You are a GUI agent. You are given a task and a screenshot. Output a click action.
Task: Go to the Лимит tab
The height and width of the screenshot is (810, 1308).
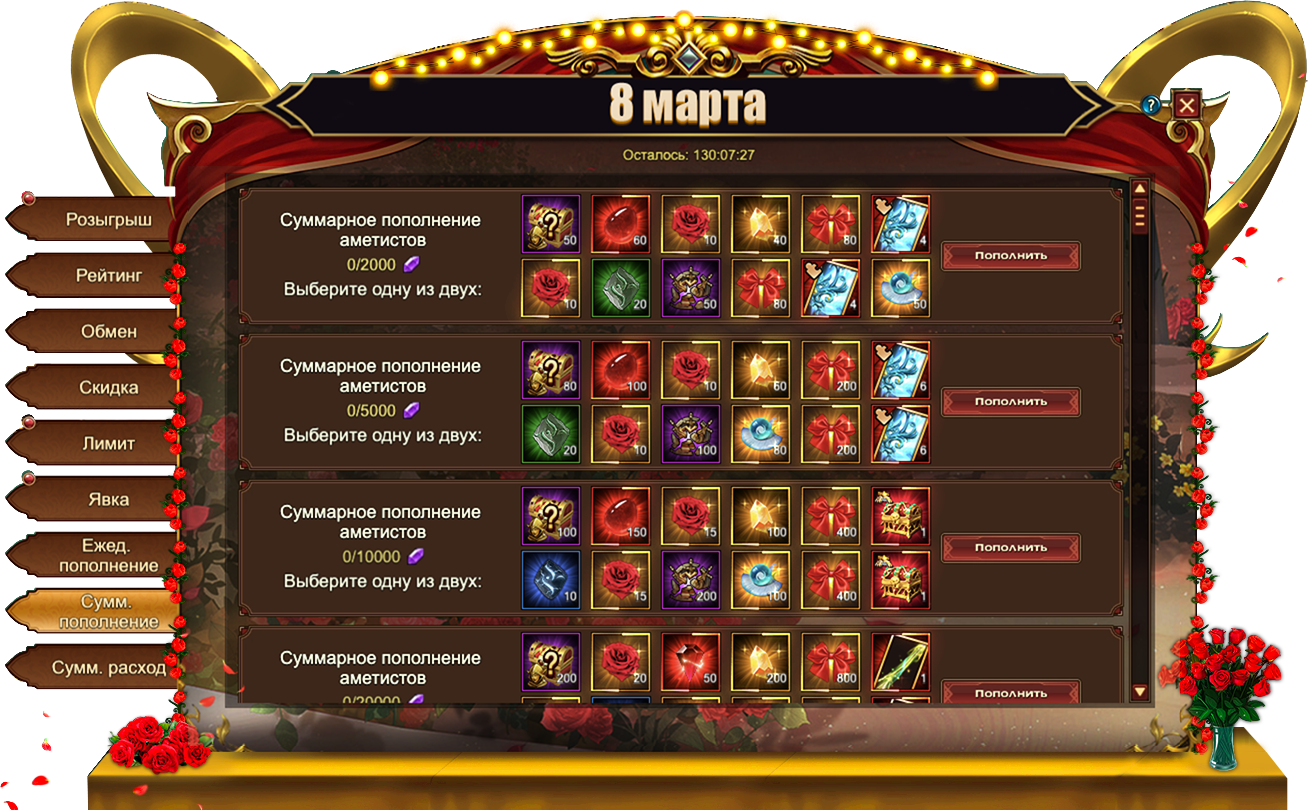pyautogui.click(x=108, y=443)
